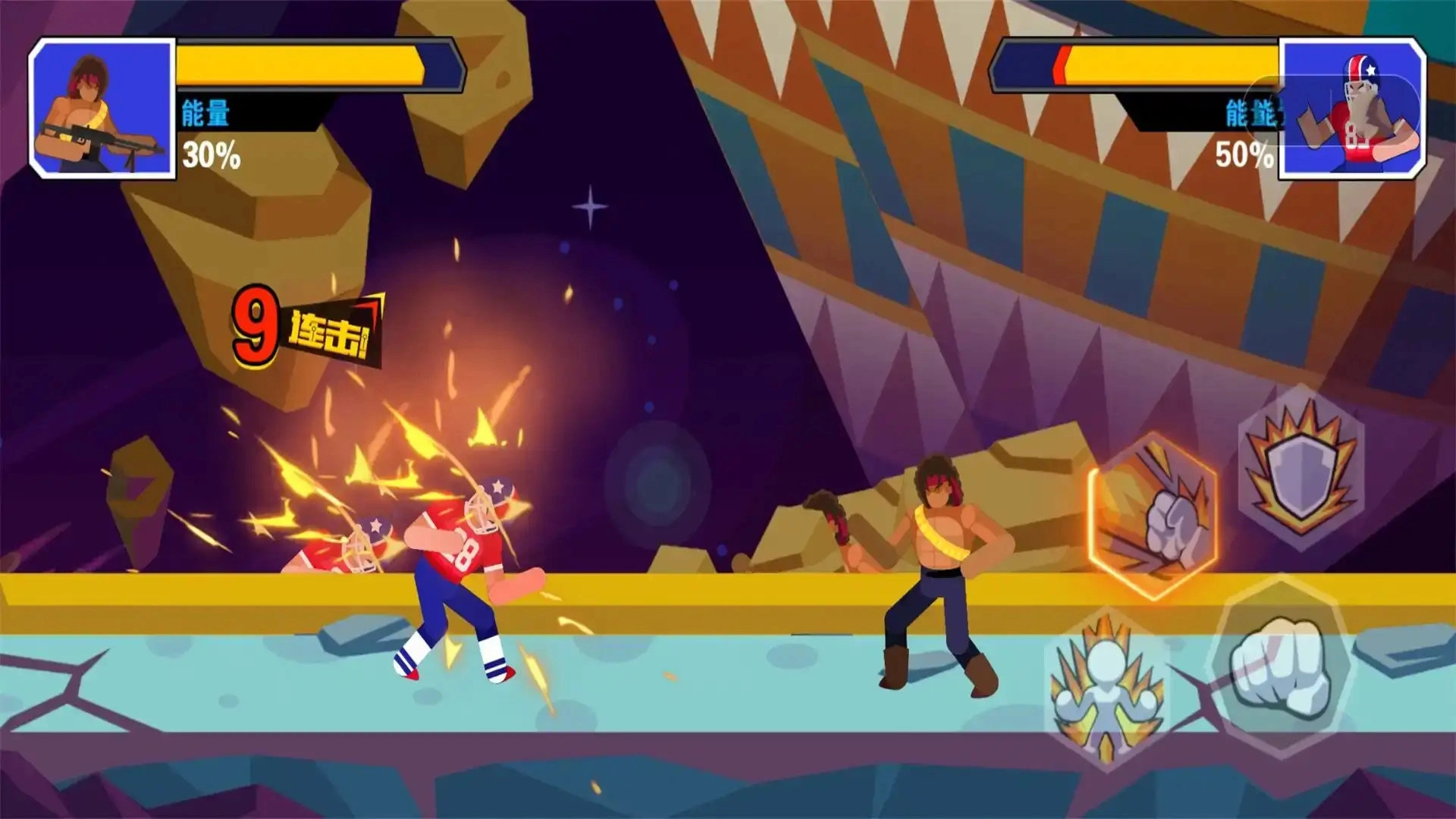Tap the basic punch fist button
Viewport: 1456px width, 819px height.
1280,667
